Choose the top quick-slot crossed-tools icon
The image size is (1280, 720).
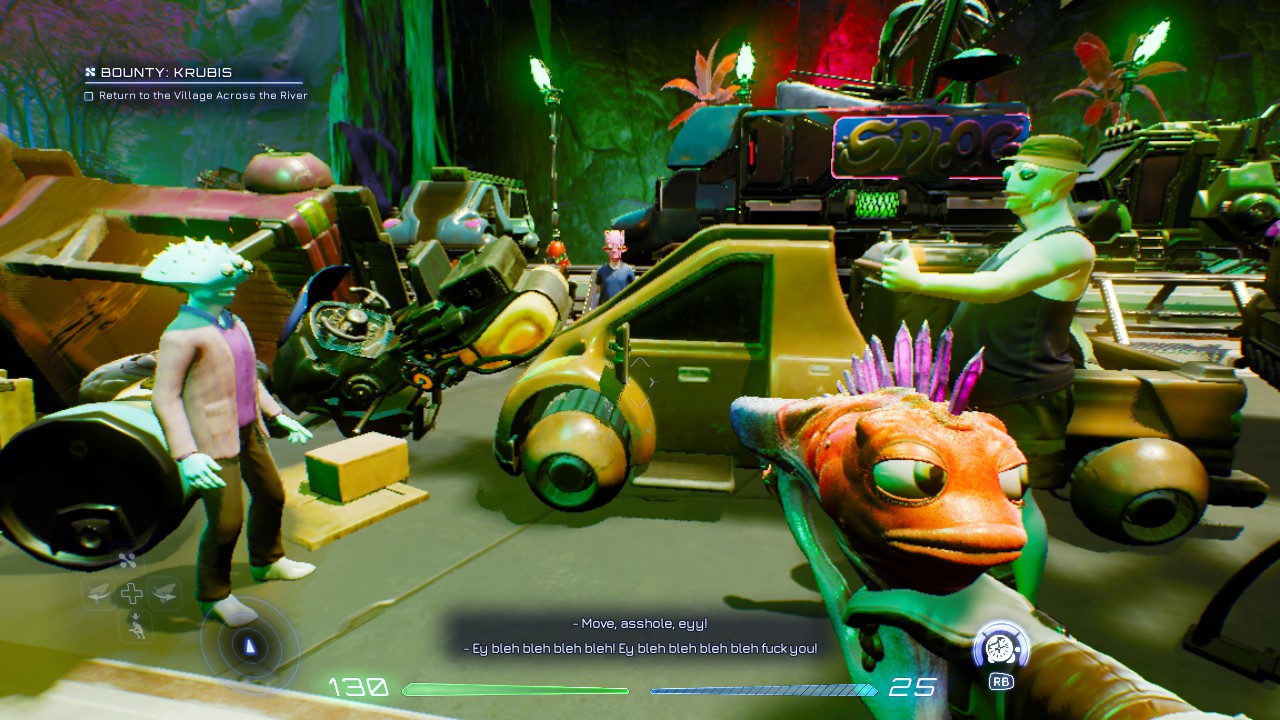pos(127,561)
